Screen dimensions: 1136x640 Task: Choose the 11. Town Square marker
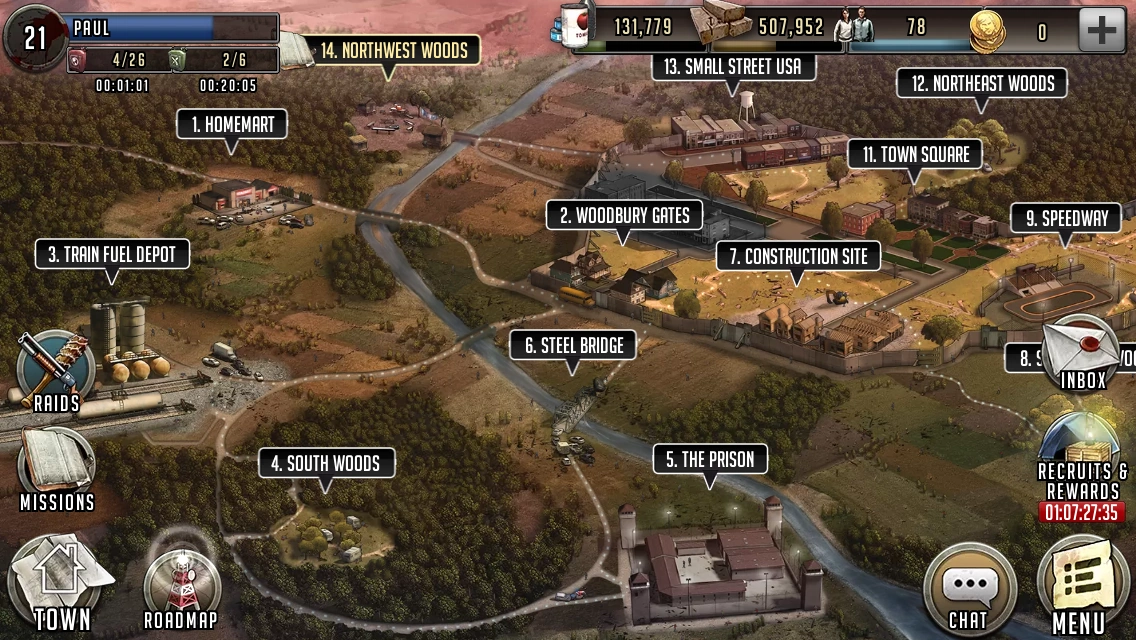coord(915,155)
